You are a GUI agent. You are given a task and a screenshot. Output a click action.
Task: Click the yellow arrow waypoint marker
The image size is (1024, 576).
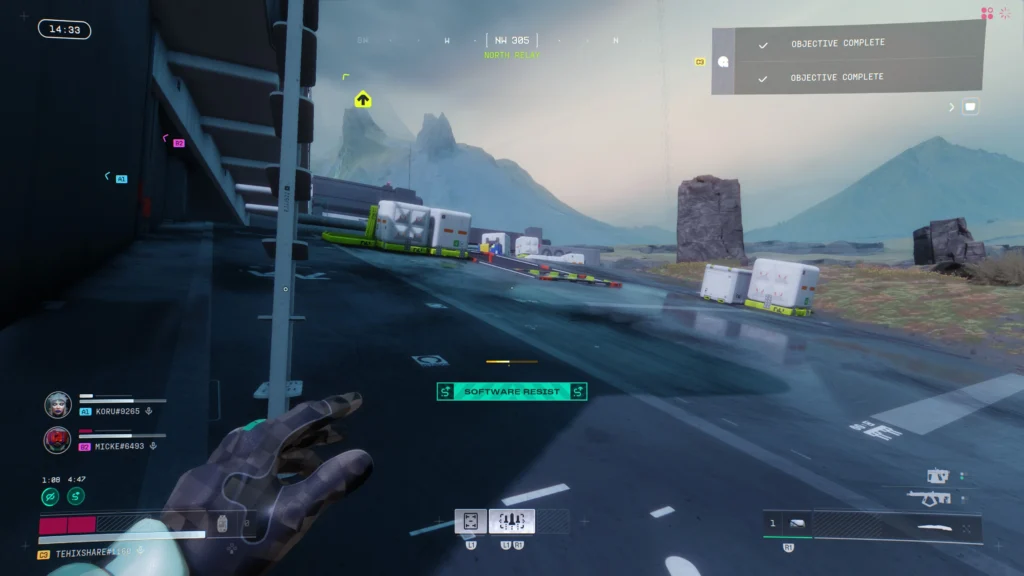pyautogui.click(x=363, y=99)
